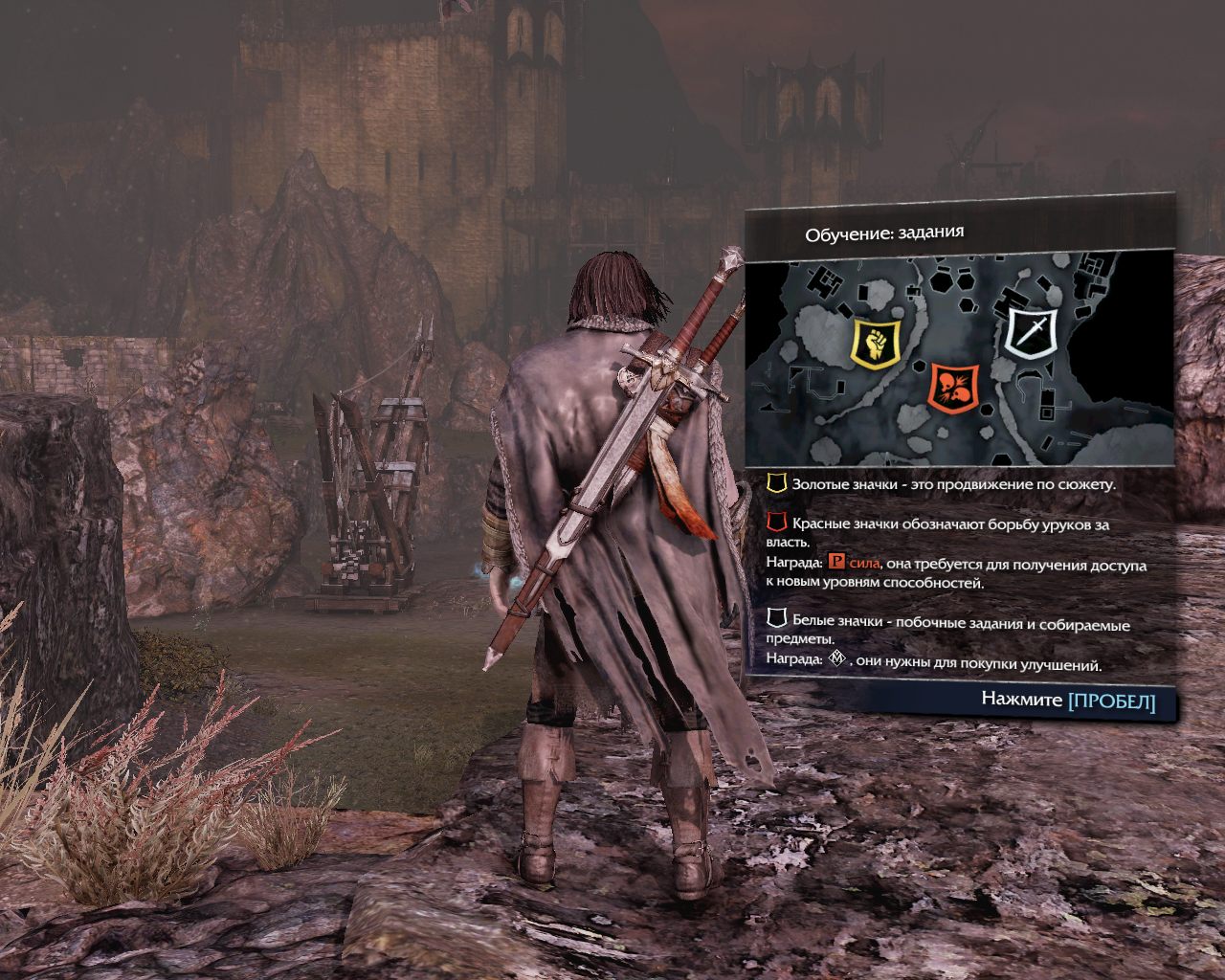Select the gold fist story mission marker
1225x980 pixels.
pos(876,343)
